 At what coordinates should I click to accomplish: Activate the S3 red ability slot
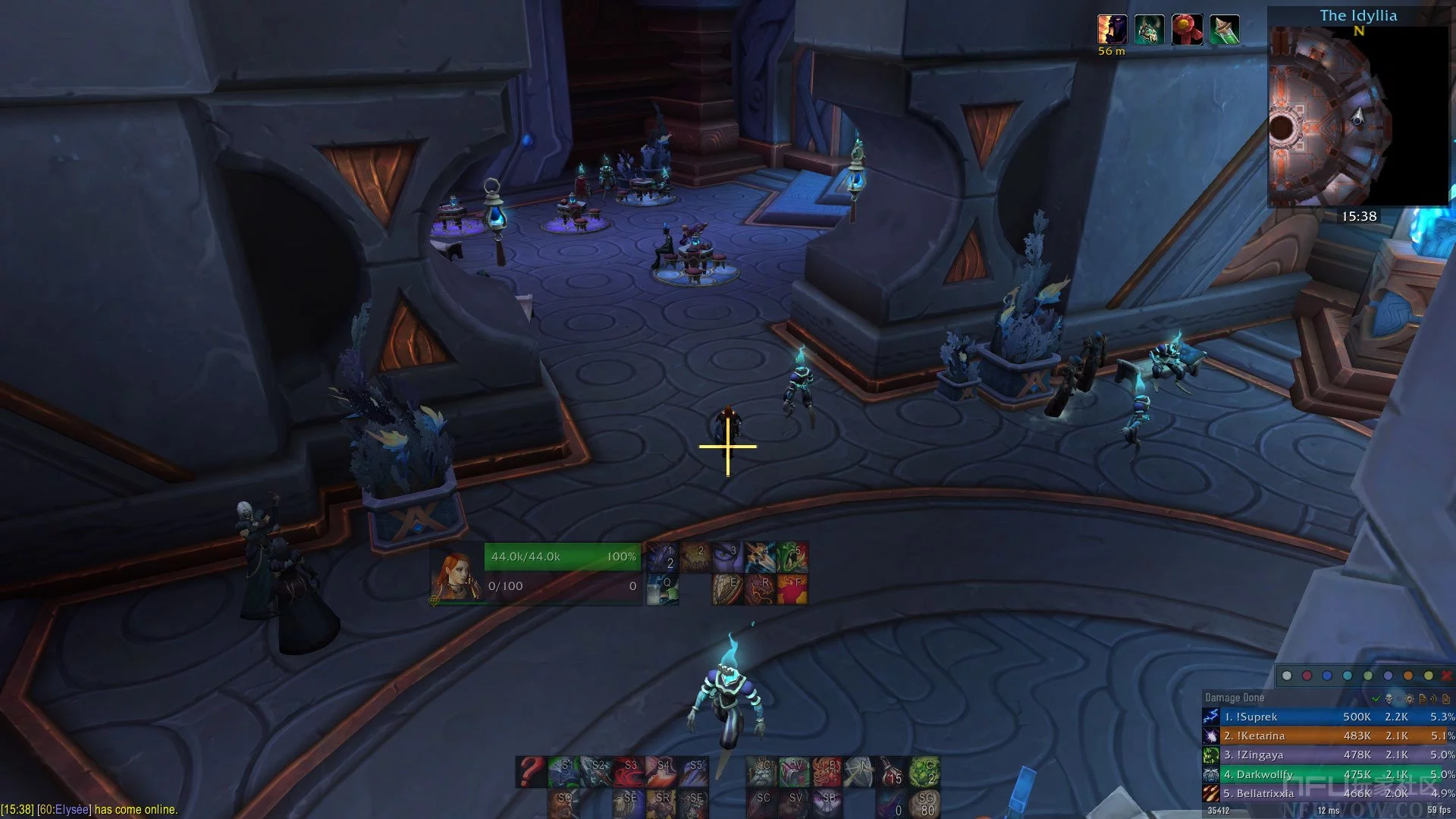click(x=629, y=771)
